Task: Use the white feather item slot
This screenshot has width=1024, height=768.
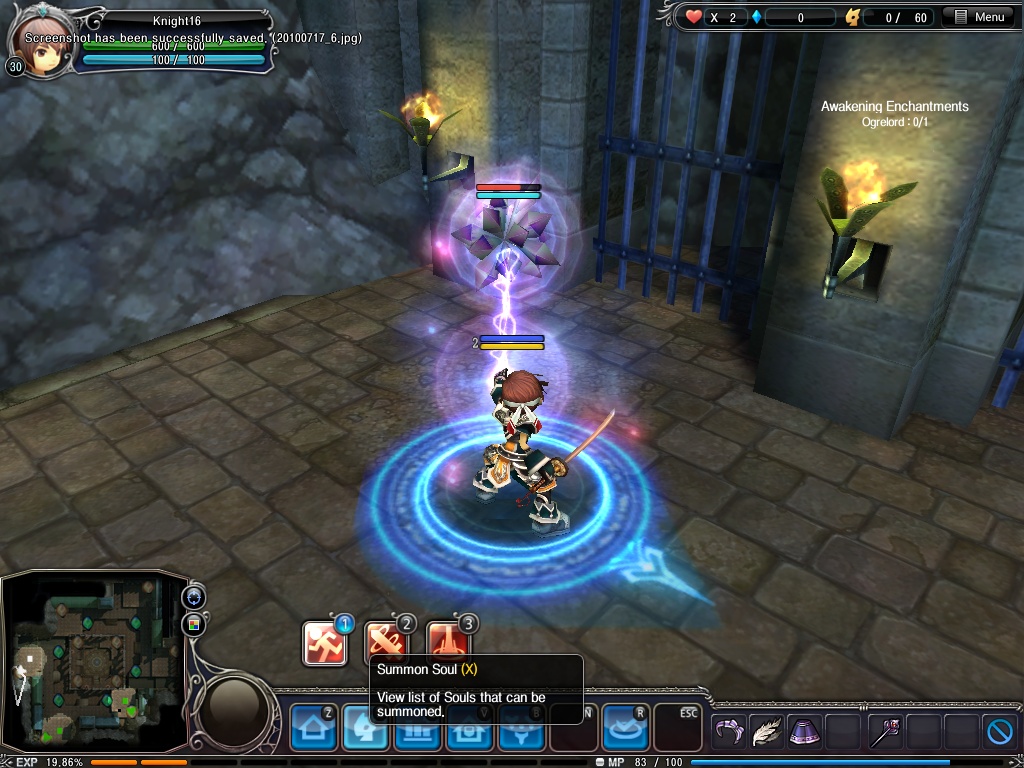Action: 765,733
